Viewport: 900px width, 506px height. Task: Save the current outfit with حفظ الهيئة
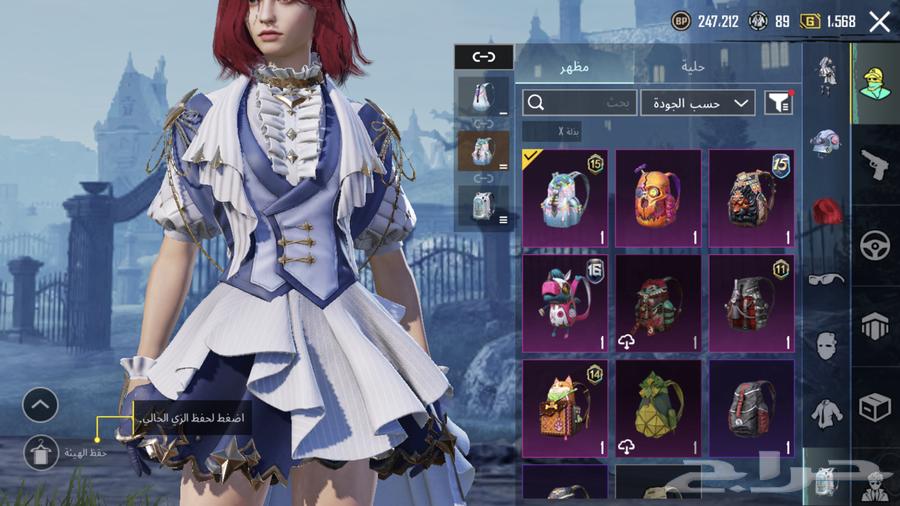tap(40, 452)
